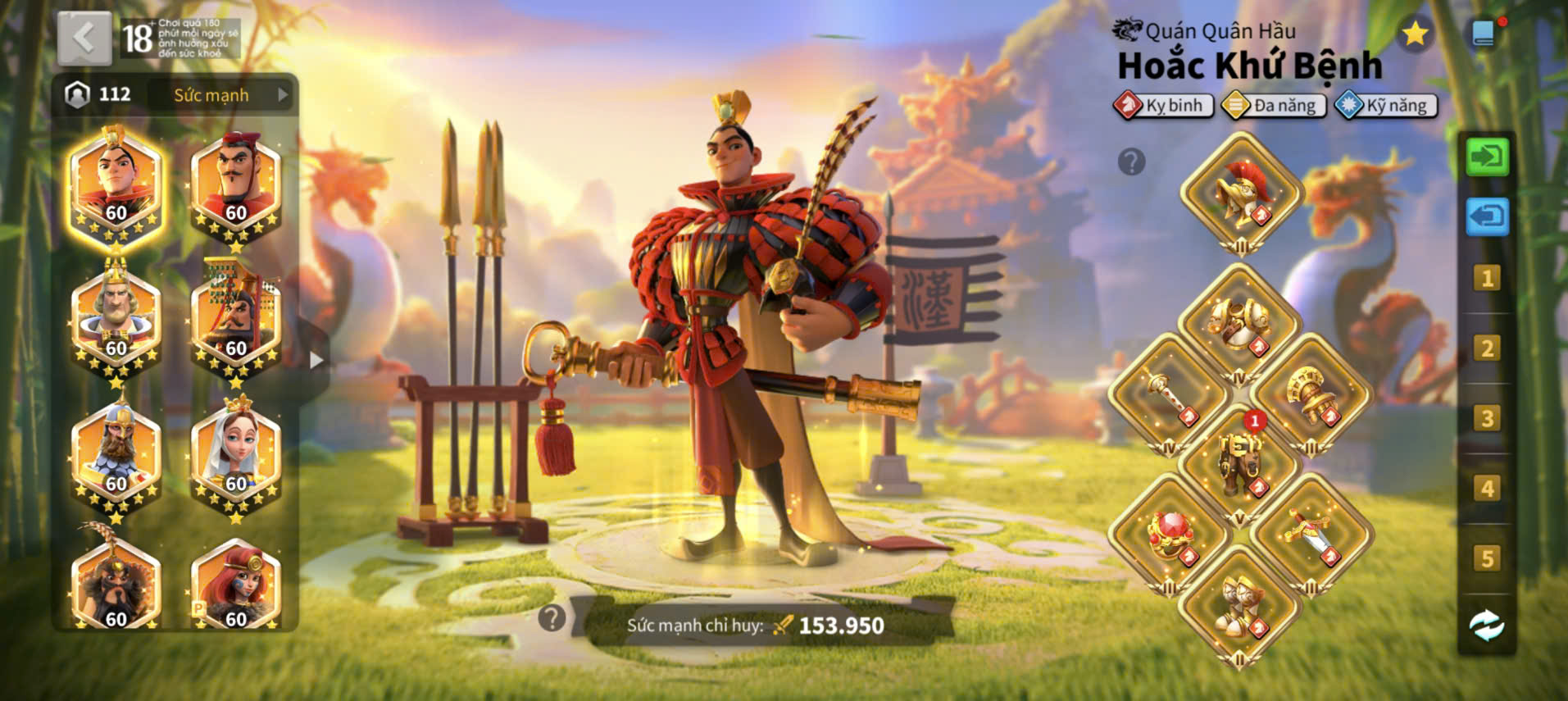This screenshot has width=1568, height=701.
Task: Open the red gem ring accessory slot
Action: click(1170, 535)
